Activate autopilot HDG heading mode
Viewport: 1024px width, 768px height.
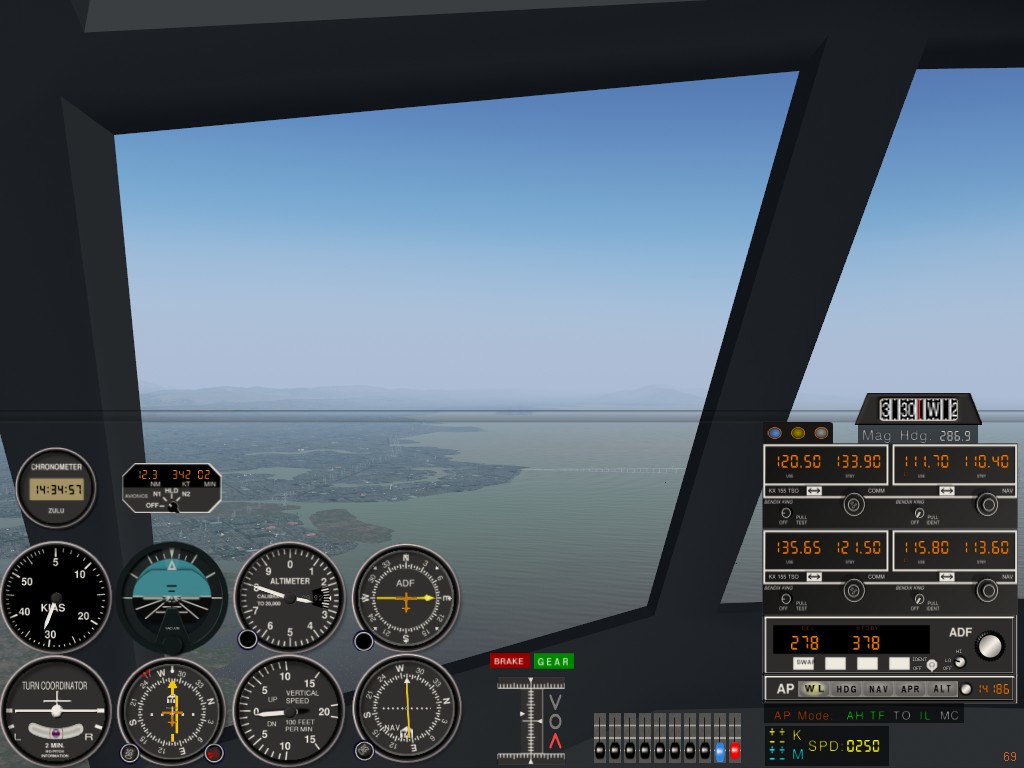pyautogui.click(x=846, y=689)
